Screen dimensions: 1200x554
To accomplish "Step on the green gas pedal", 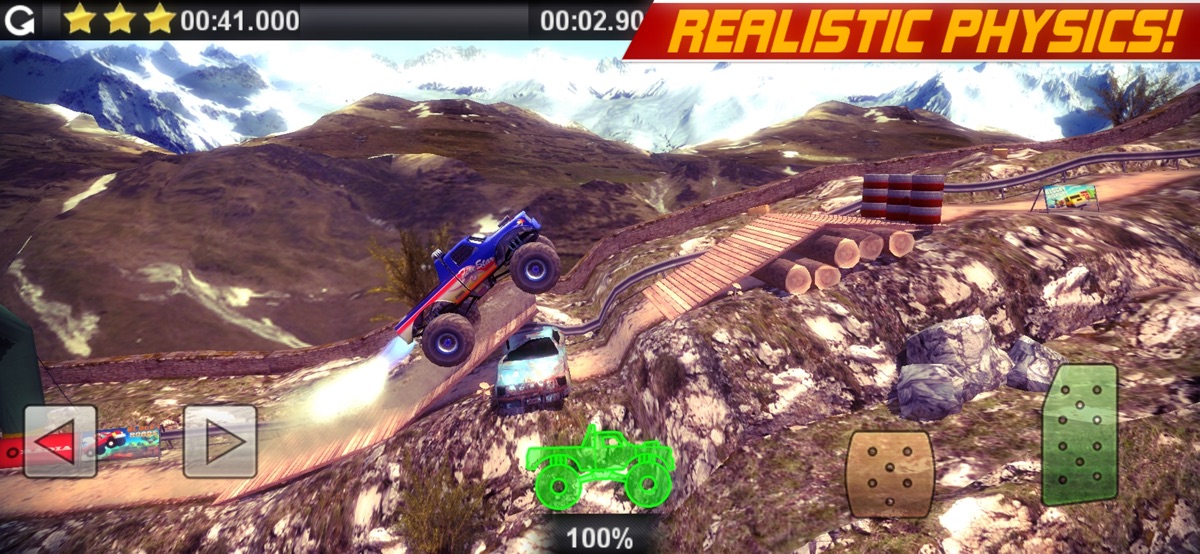I will (1079, 435).
